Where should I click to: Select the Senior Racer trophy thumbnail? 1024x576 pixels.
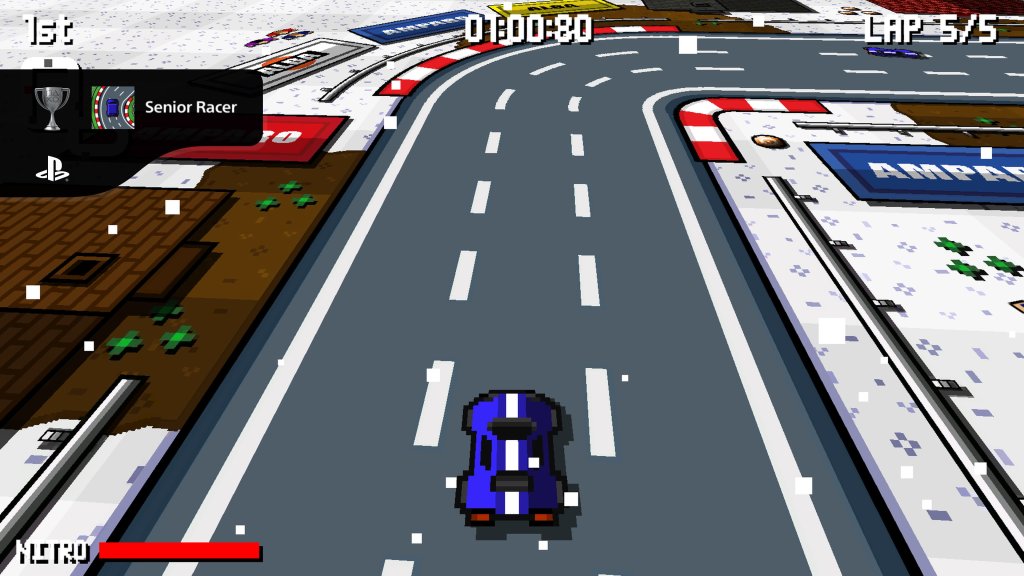click(113, 107)
